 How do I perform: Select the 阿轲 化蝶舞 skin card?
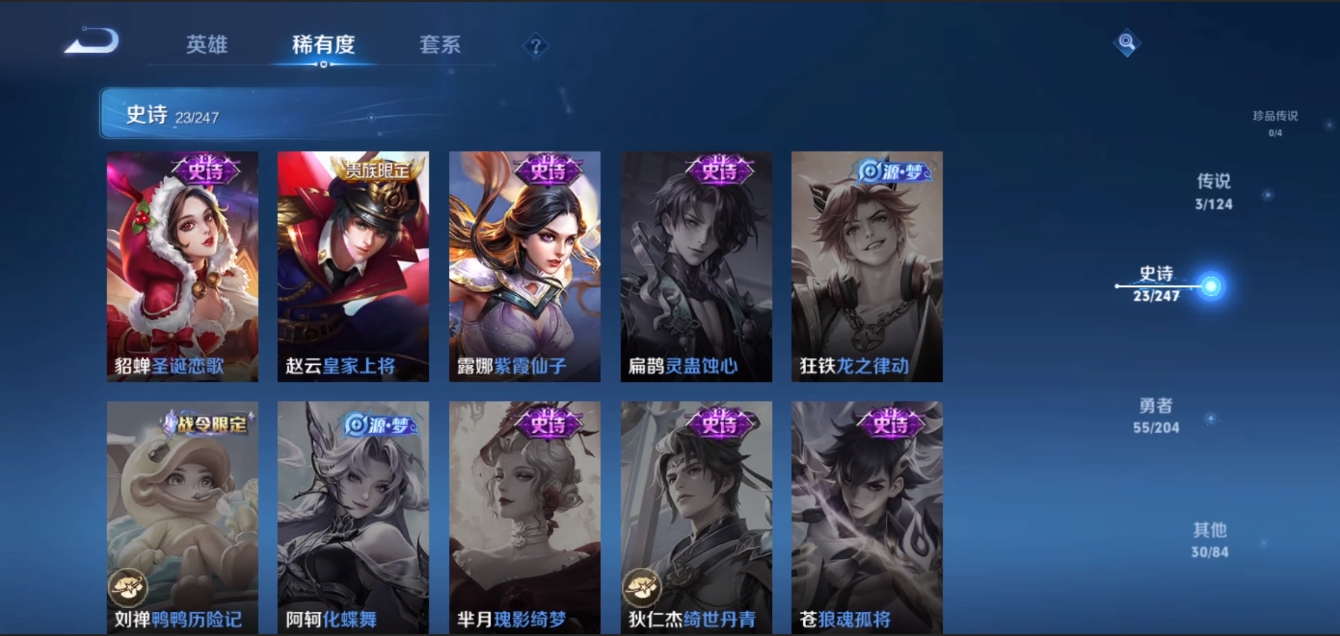tap(353, 517)
